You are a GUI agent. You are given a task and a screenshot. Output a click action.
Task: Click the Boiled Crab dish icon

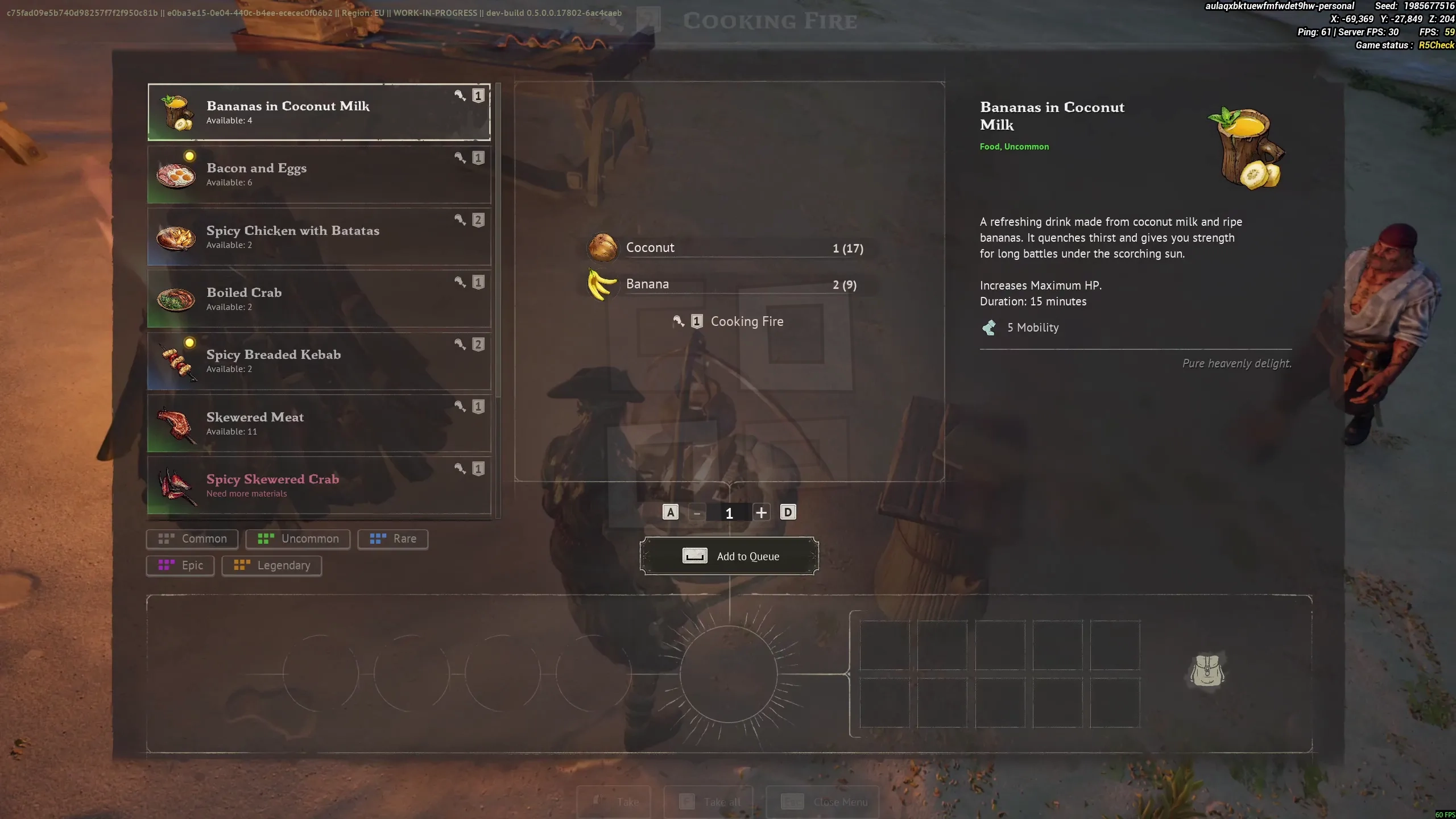pos(177,299)
